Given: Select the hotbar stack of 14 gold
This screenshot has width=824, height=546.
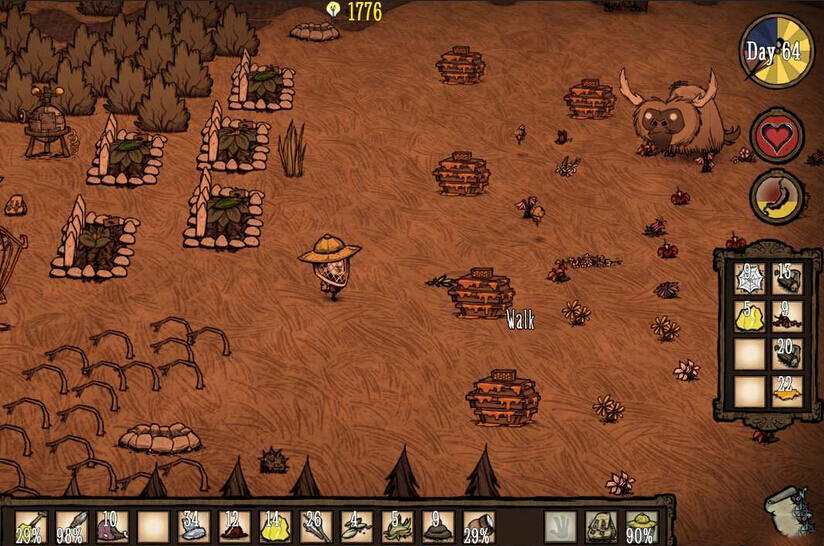Looking at the screenshot, I should coord(275,526).
